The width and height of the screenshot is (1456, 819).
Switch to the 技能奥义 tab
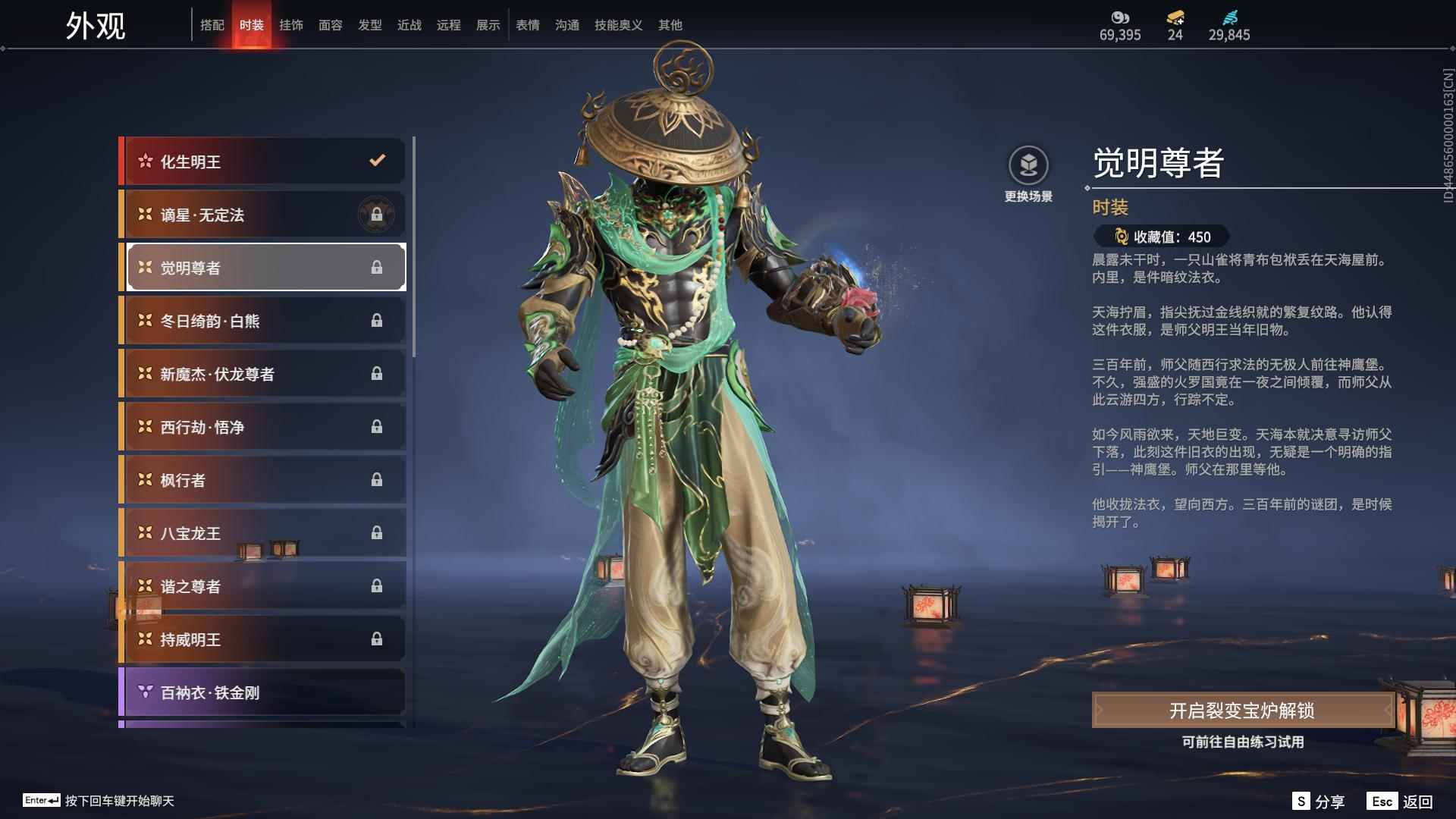pyautogui.click(x=619, y=25)
